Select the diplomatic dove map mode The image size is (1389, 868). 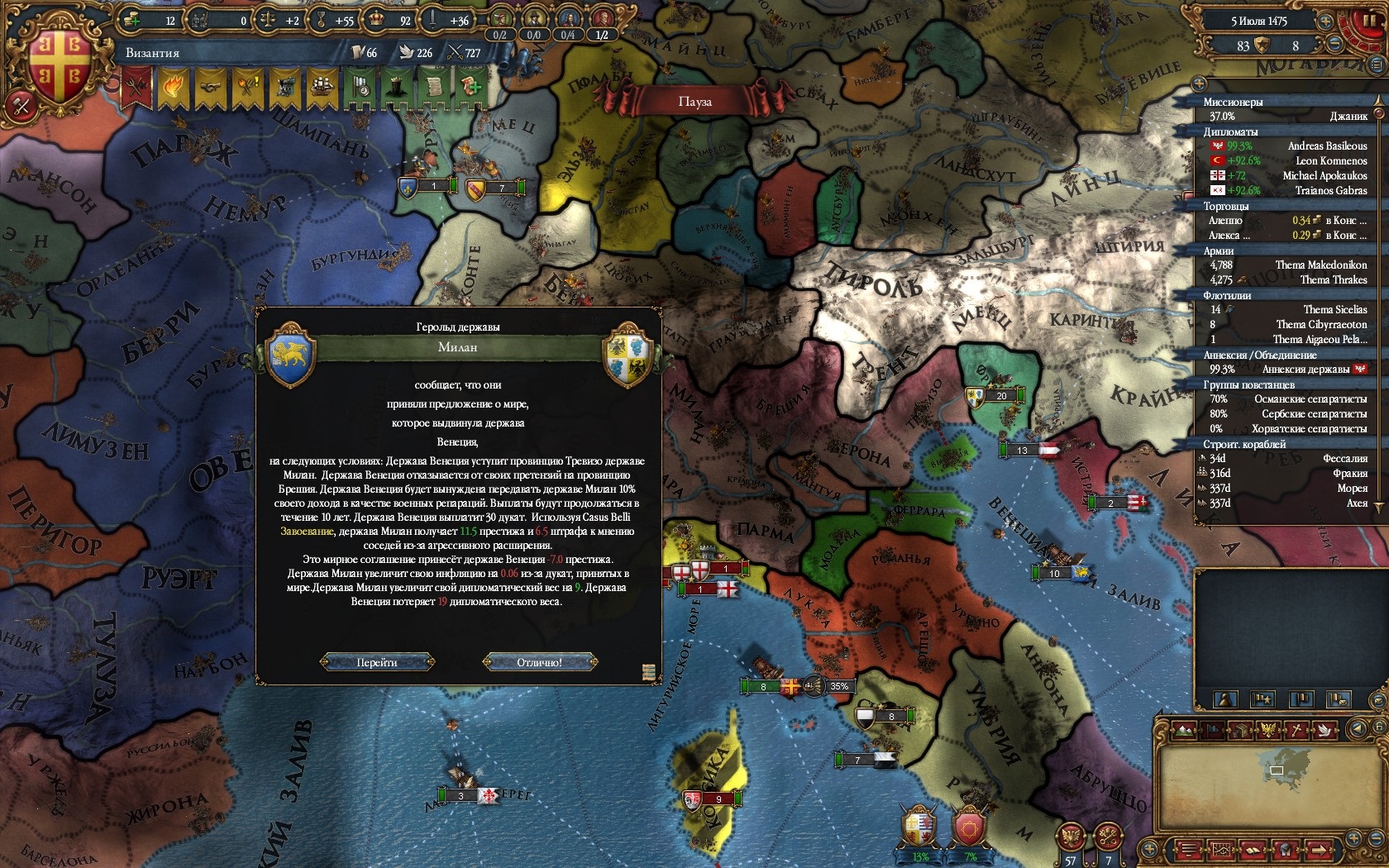click(1325, 729)
